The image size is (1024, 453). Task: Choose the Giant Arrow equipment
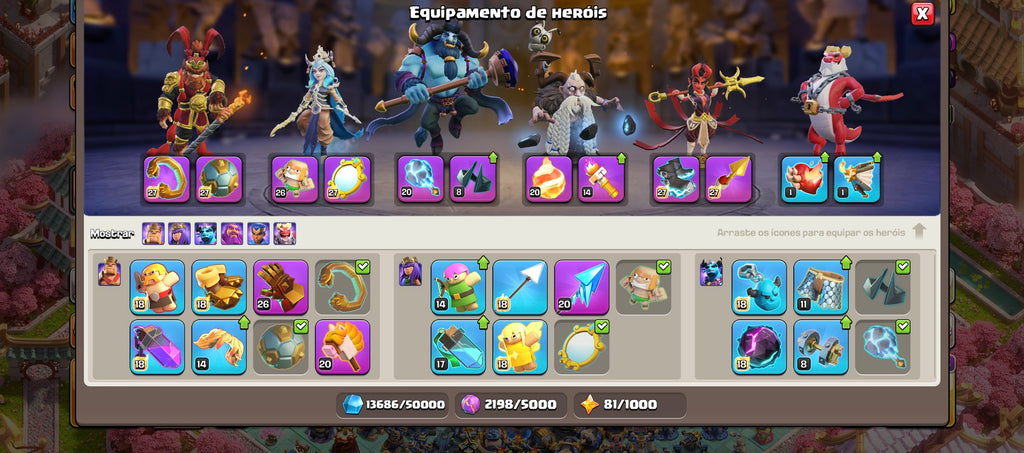click(x=519, y=287)
